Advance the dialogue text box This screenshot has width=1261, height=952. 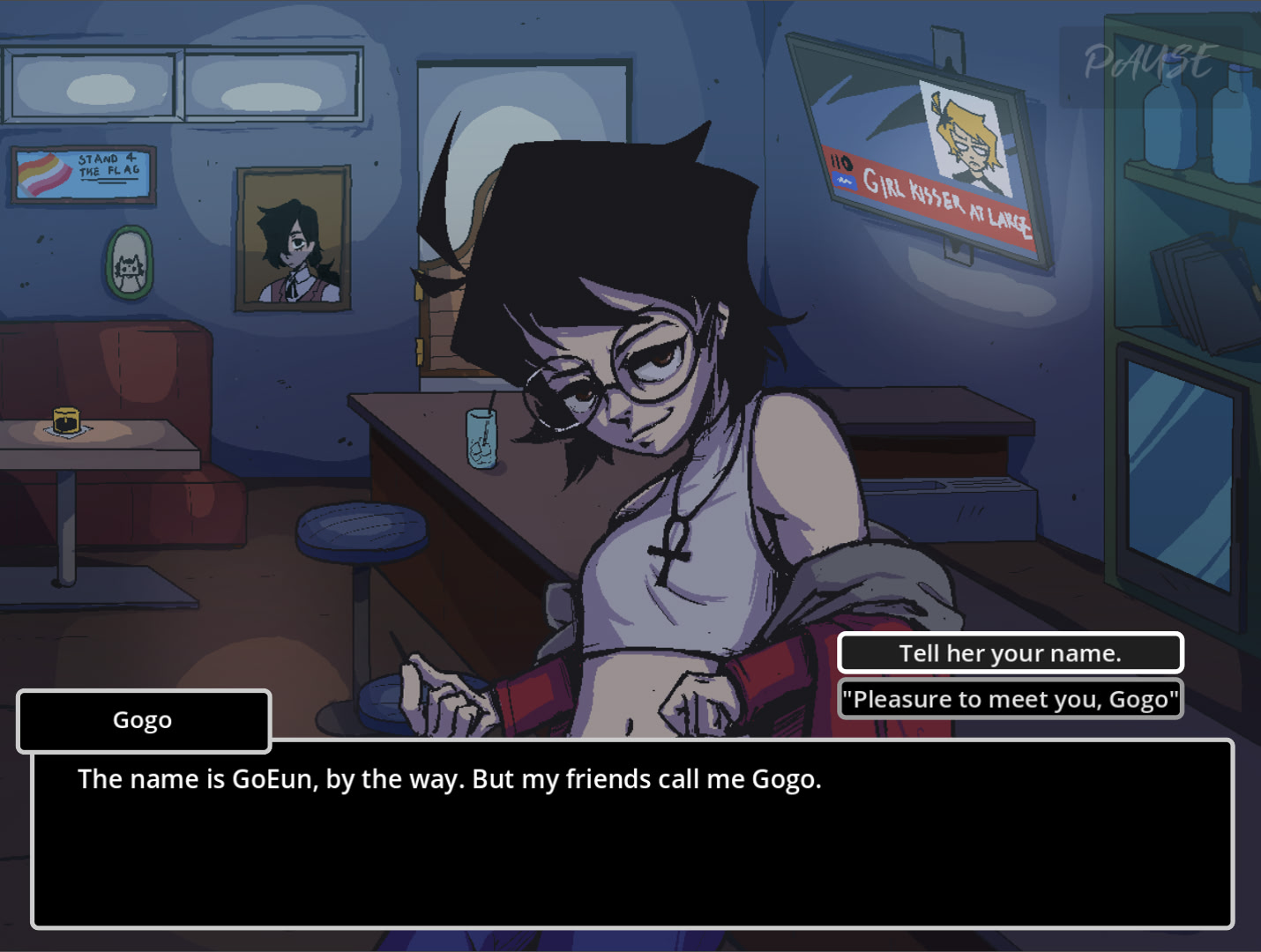point(631,833)
